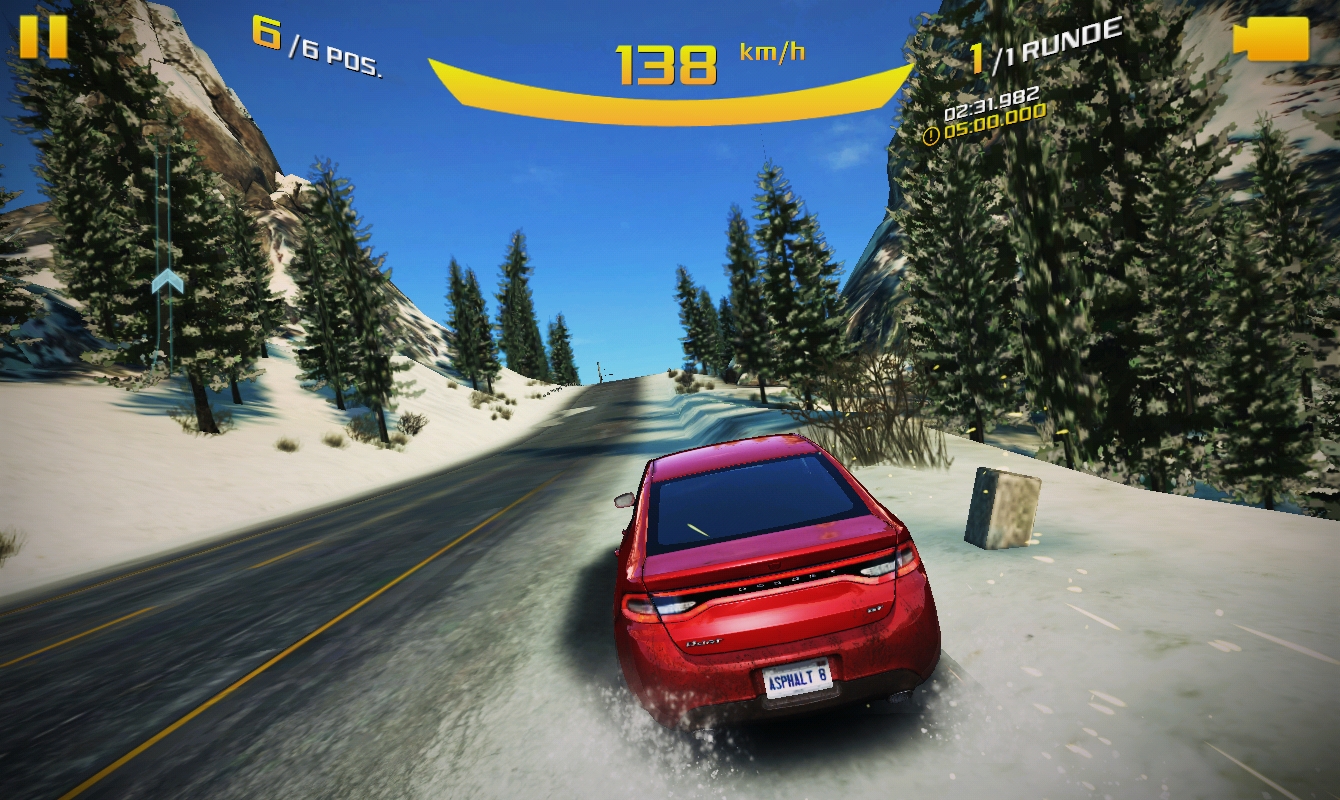Switch camera view with the camera icon
The height and width of the screenshot is (800, 1340).
tap(1271, 40)
